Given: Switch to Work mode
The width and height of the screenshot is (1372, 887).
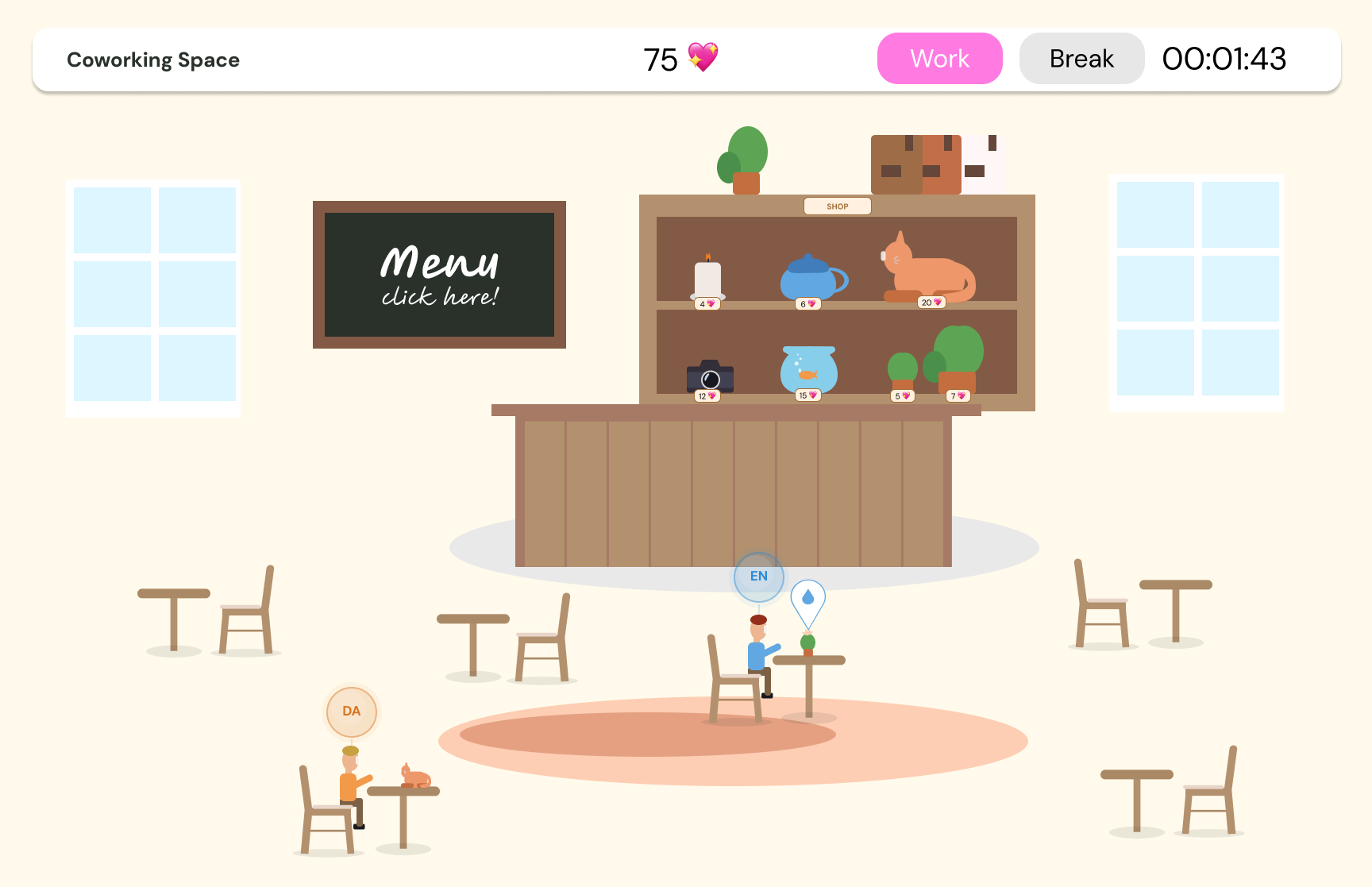Looking at the screenshot, I should 939,59.
